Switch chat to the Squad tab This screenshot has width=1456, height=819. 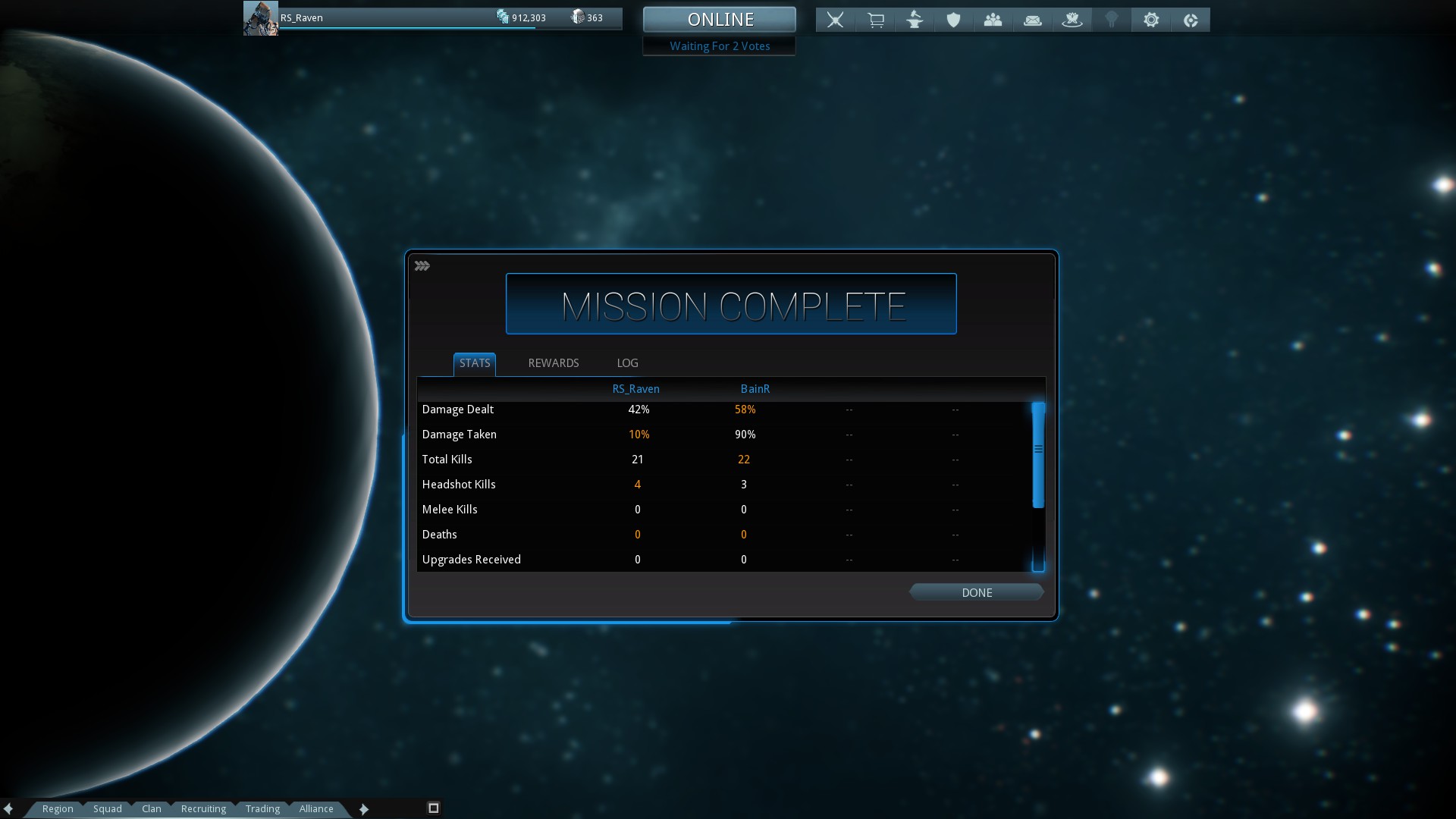coord(108,808)
